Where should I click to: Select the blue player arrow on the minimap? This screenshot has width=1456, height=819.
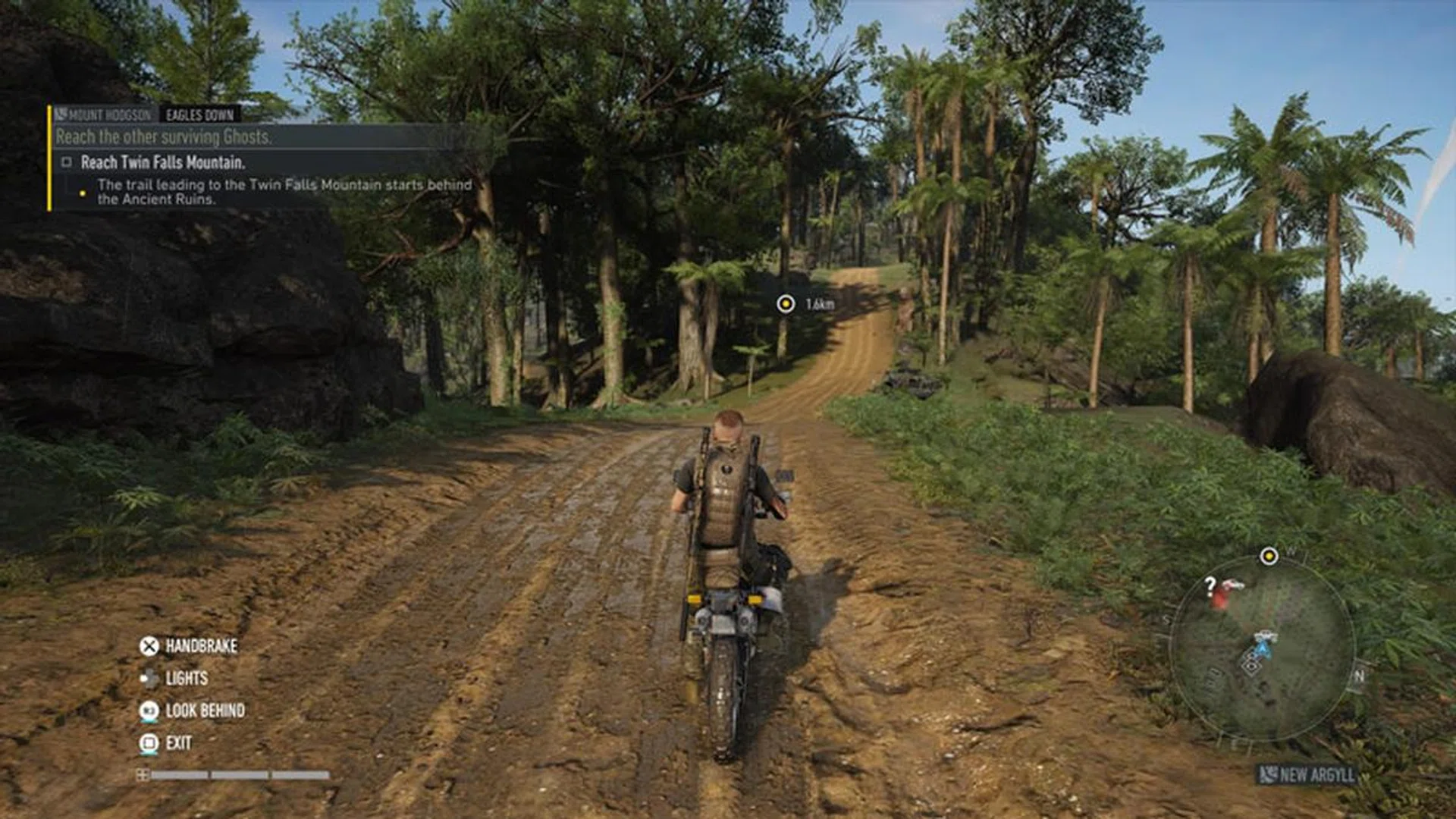tap(1263, 648)
